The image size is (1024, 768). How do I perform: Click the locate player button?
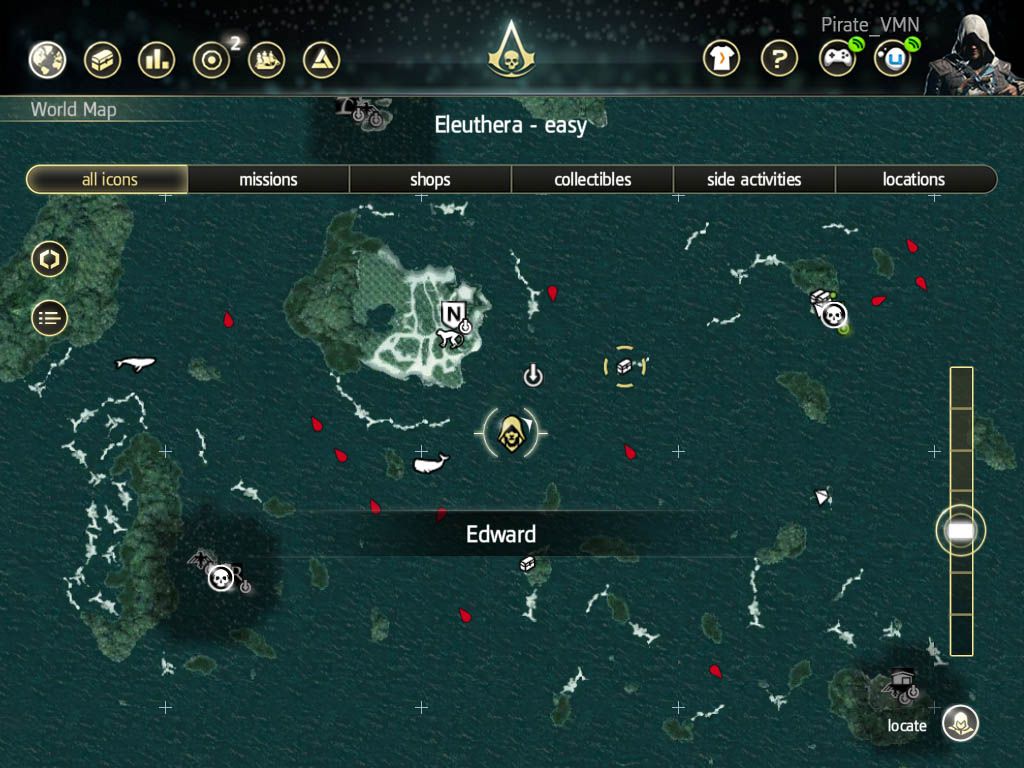point(961,723)
